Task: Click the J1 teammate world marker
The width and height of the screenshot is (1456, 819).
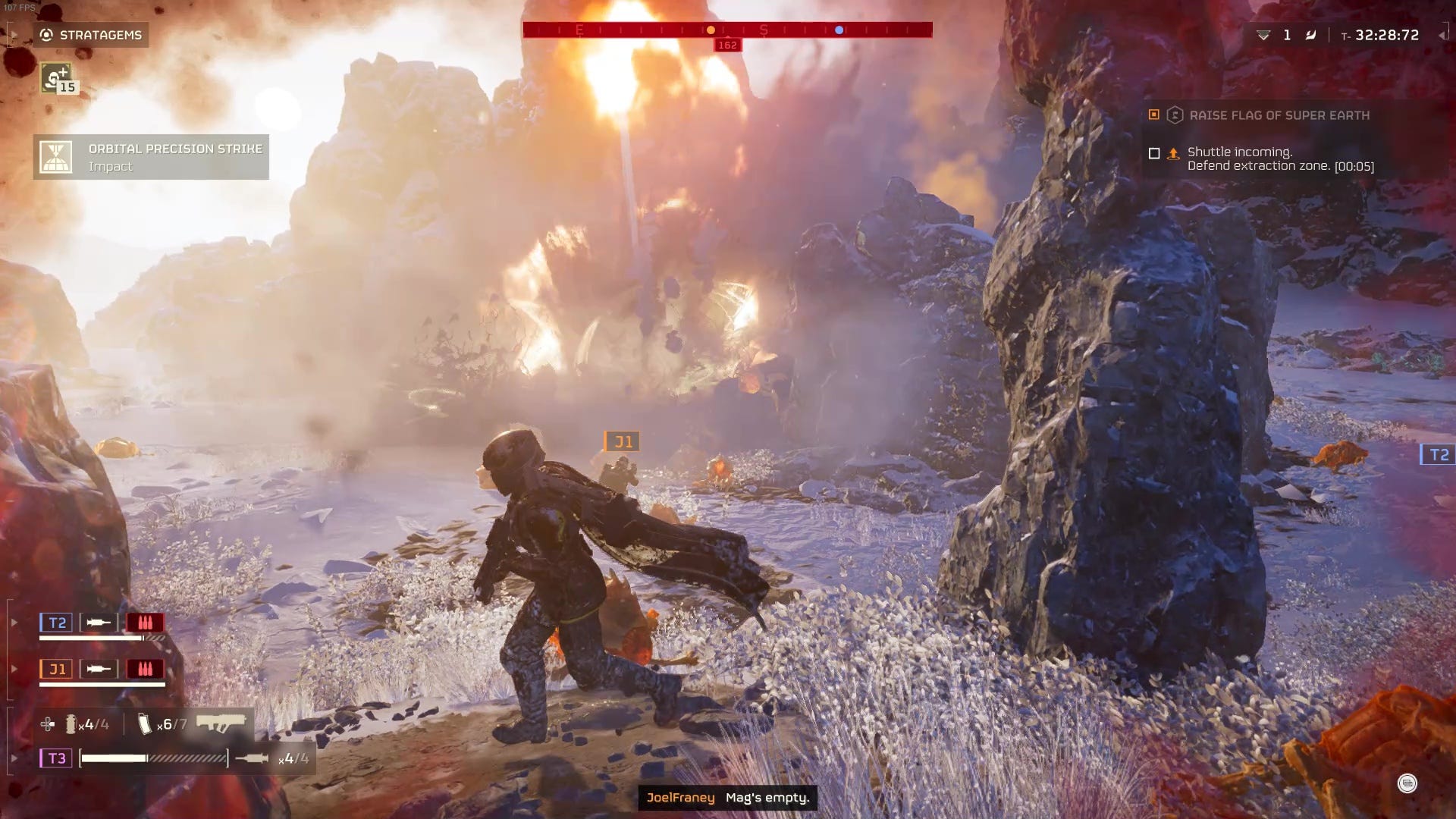Action: tap(623, 441)
